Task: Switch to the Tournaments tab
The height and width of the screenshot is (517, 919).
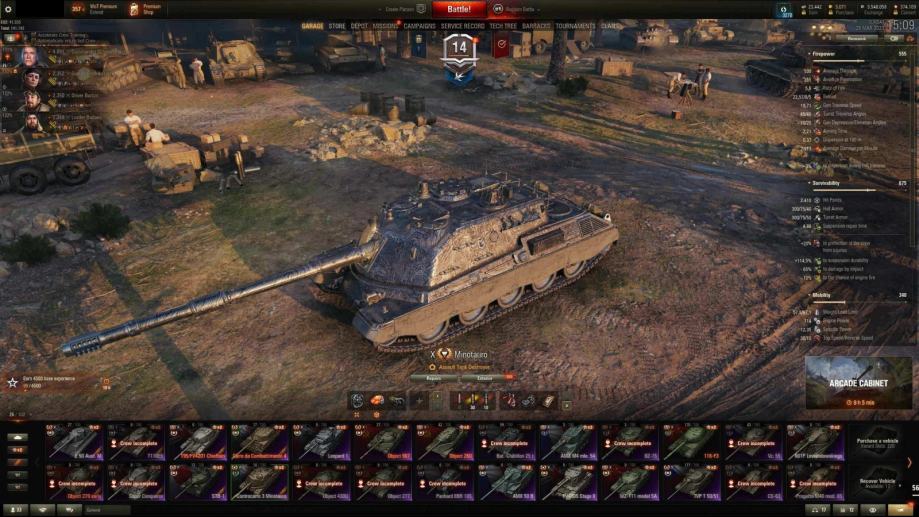Action: click(x=575, y=26)
